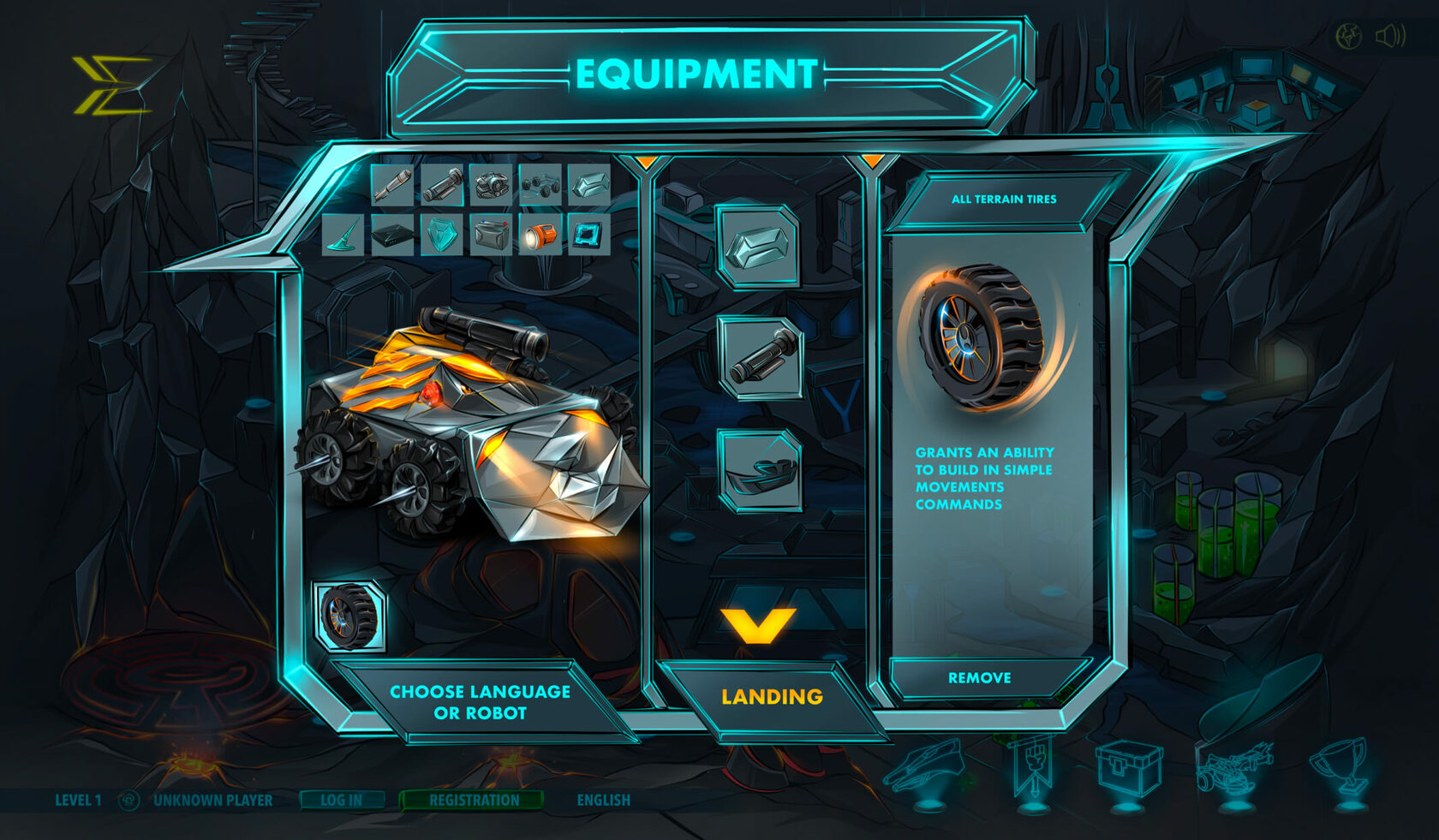
Task: Pick the antenna inventory item
Action: 343,235
